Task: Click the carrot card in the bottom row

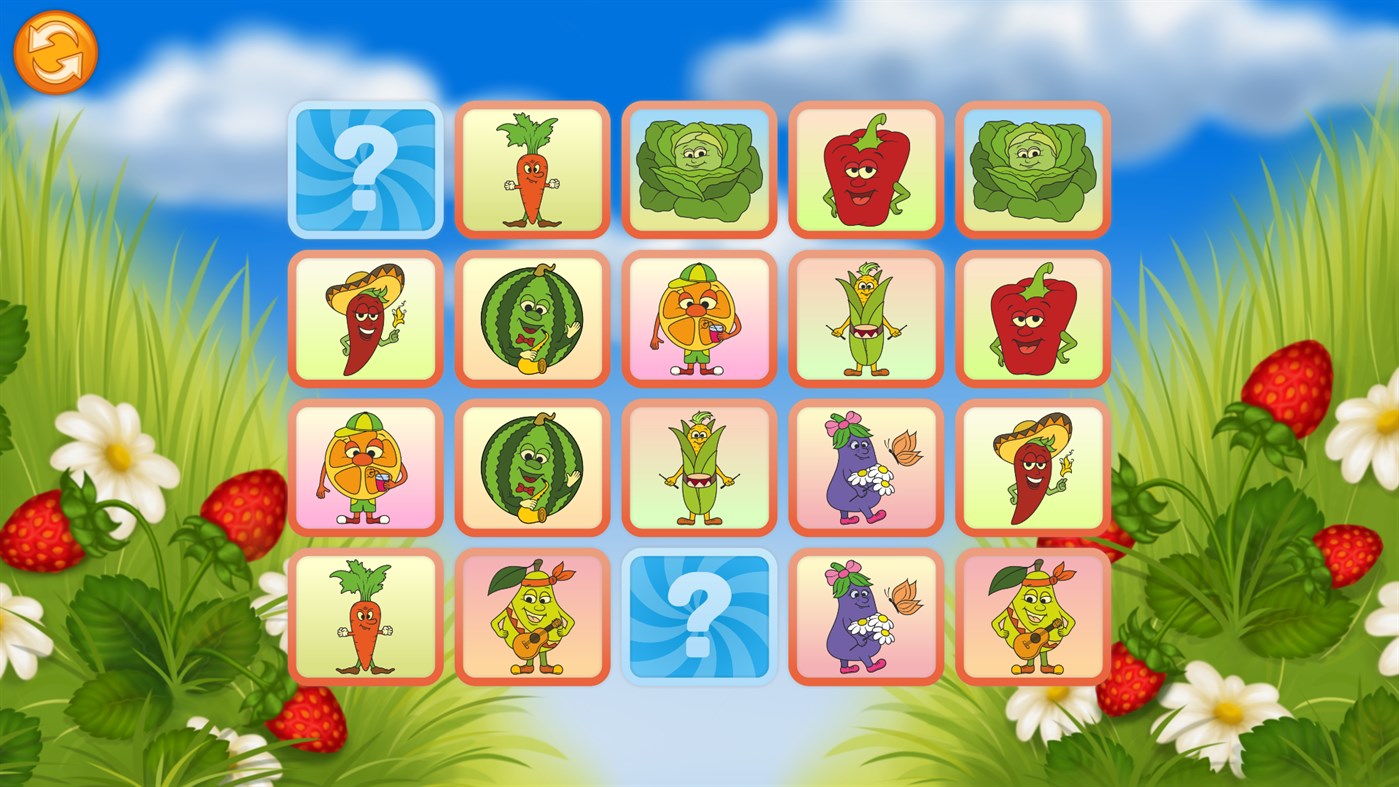Action: [365, 616]
